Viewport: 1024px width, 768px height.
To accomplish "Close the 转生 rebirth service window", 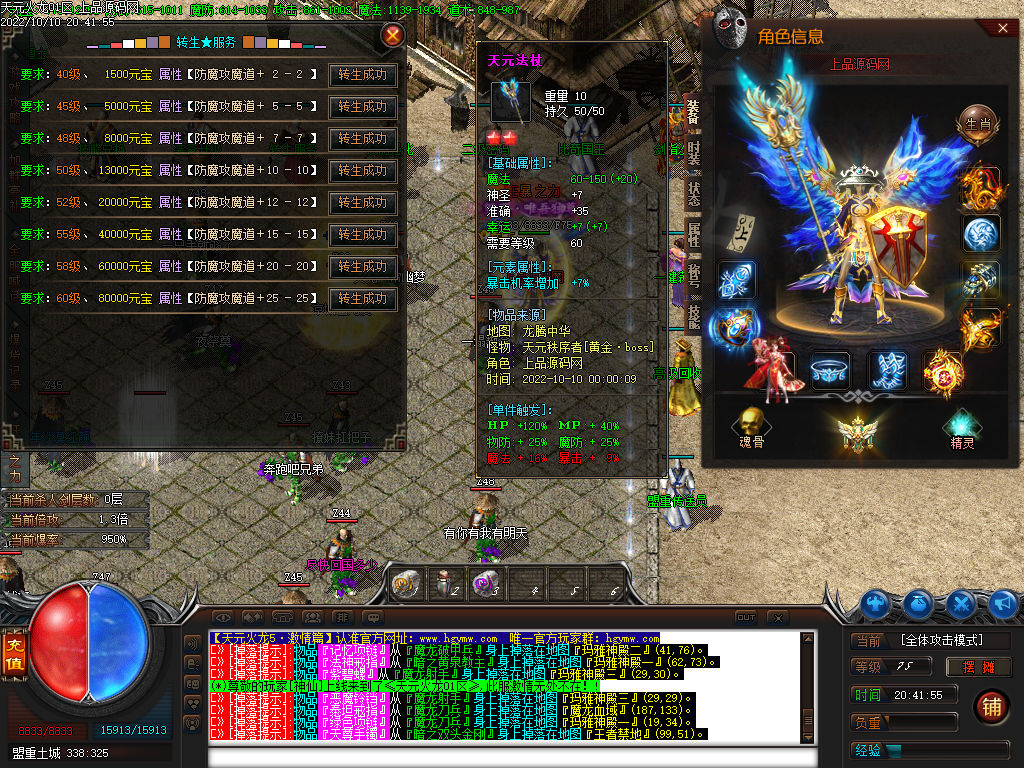I will 394,36.
